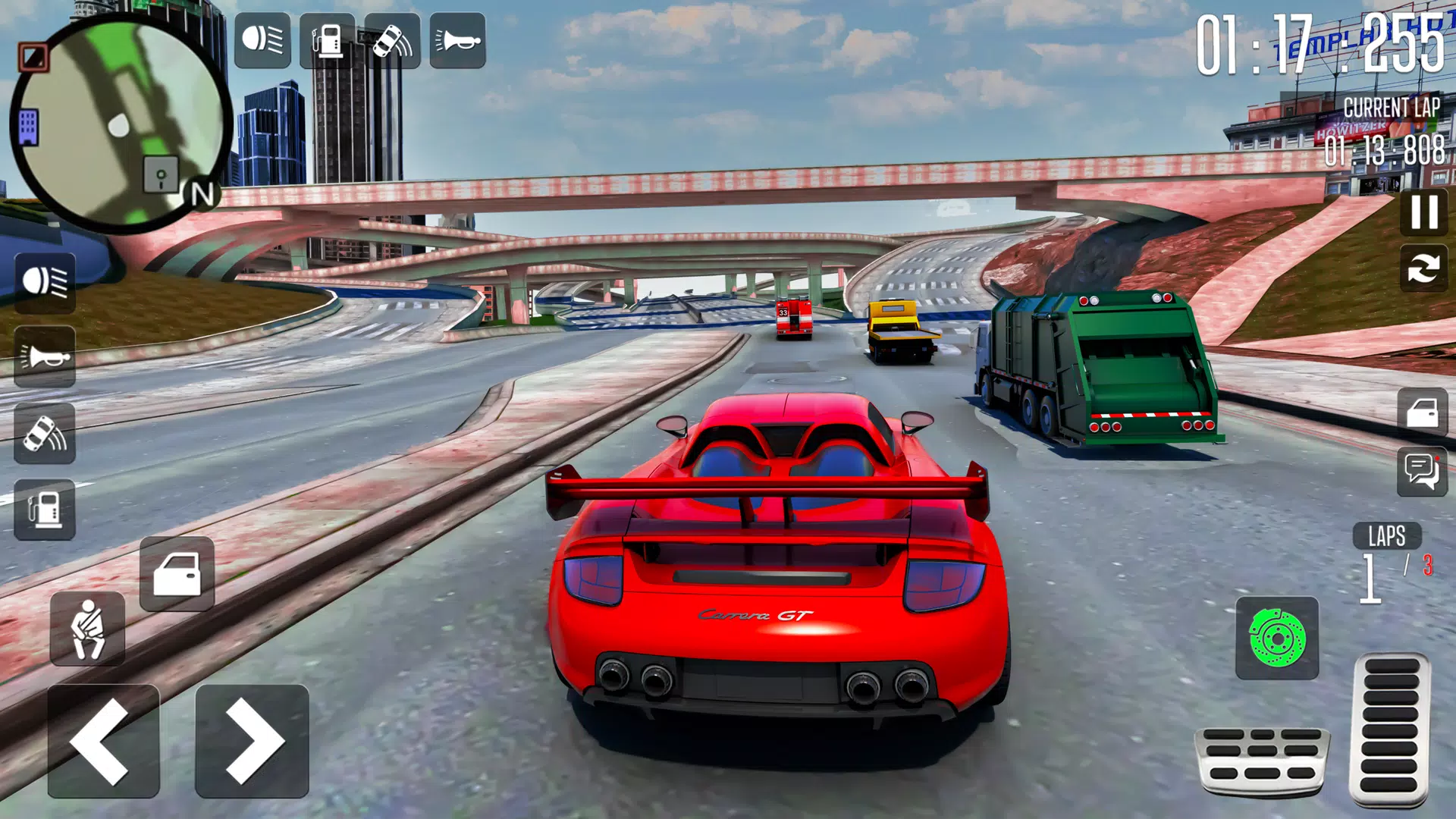Steer right with the right arrow
The width and height of the screenshot is (1456, 819).
[252, 741]
